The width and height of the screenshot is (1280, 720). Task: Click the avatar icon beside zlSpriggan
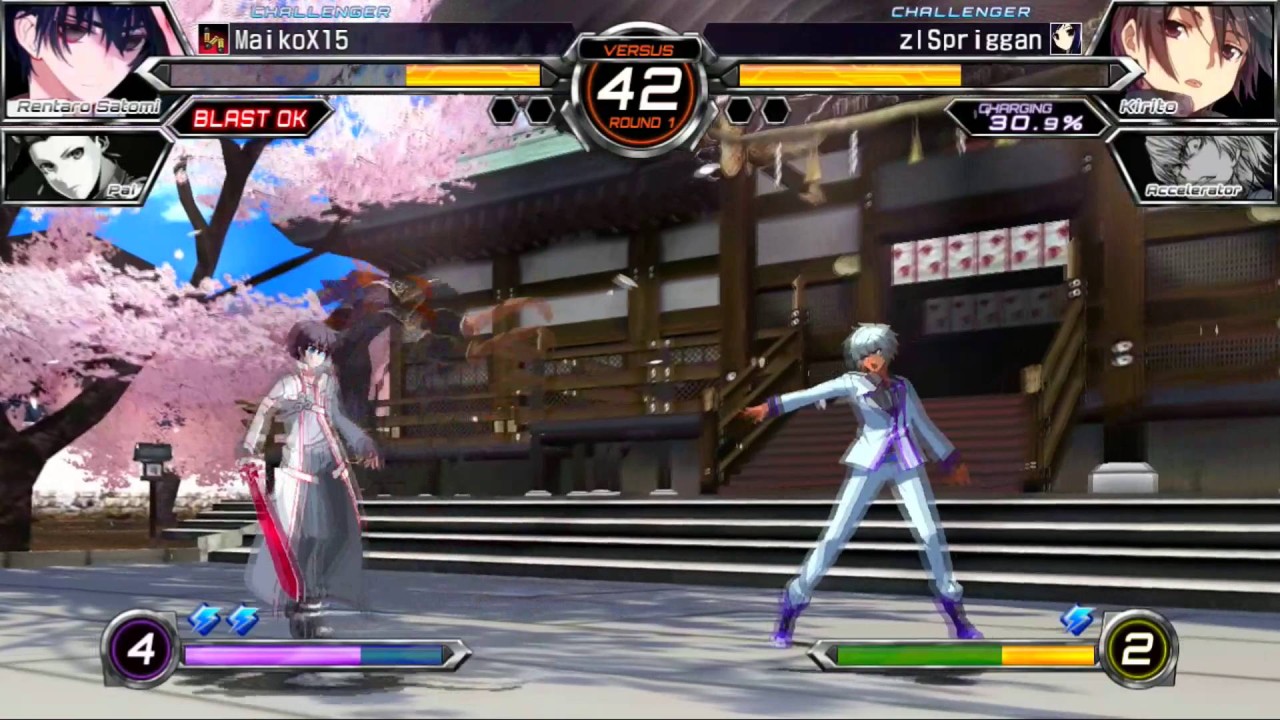(x=1065, y=40)
